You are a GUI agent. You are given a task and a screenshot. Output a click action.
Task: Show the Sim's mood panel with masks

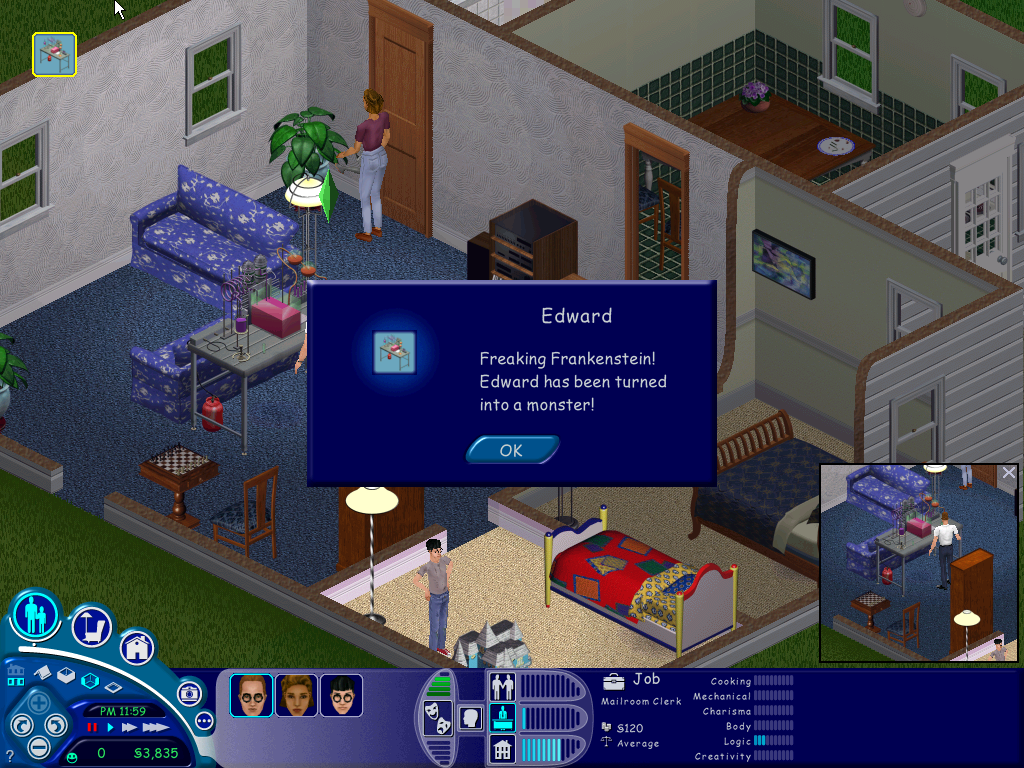(x=436, y=719)
